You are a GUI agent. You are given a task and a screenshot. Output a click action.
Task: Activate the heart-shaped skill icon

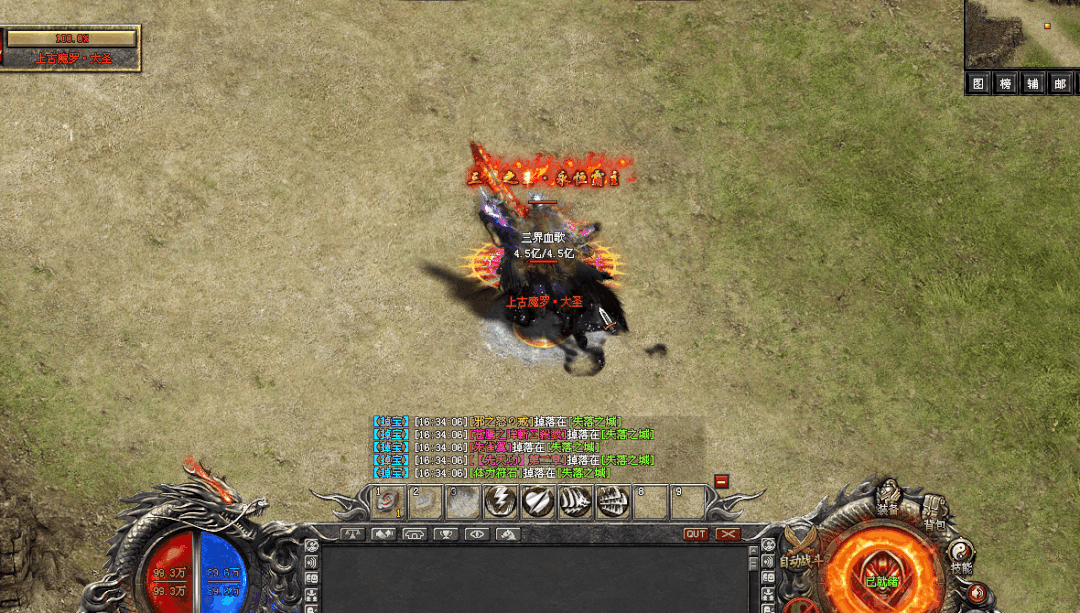pyautogui.click(x=537, y=502)
